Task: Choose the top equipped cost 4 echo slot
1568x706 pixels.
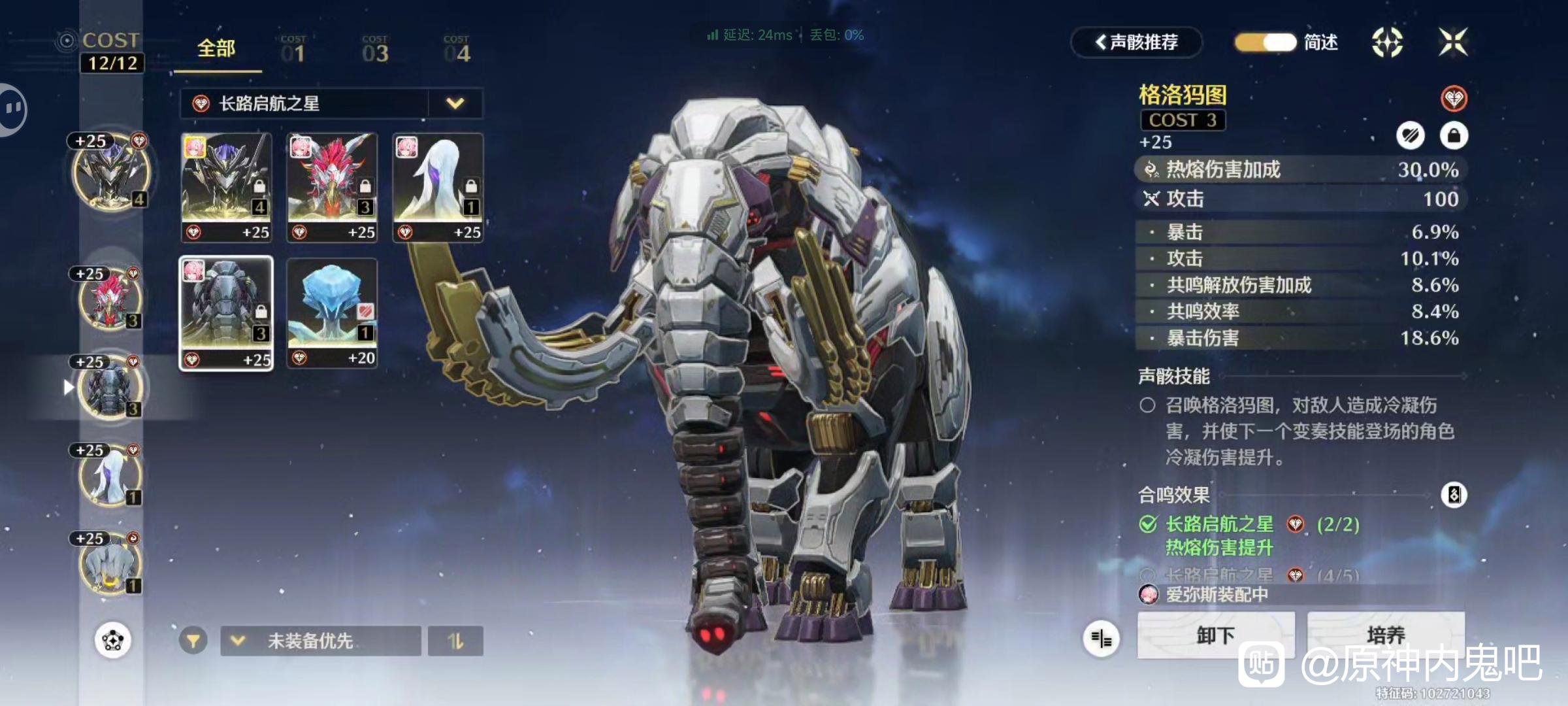Action: (111, 173)
